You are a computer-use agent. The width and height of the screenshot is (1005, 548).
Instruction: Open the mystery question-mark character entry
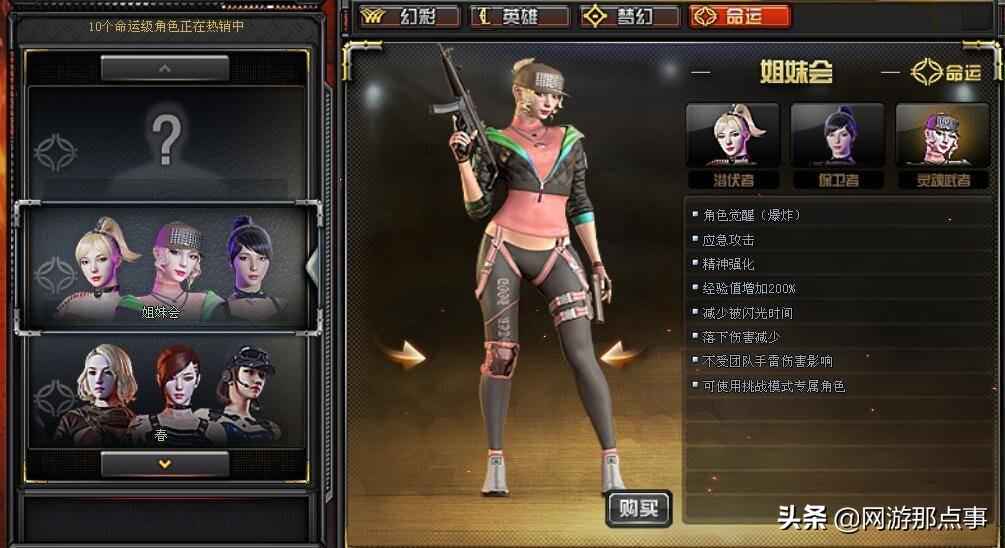(x=165, y=140)
